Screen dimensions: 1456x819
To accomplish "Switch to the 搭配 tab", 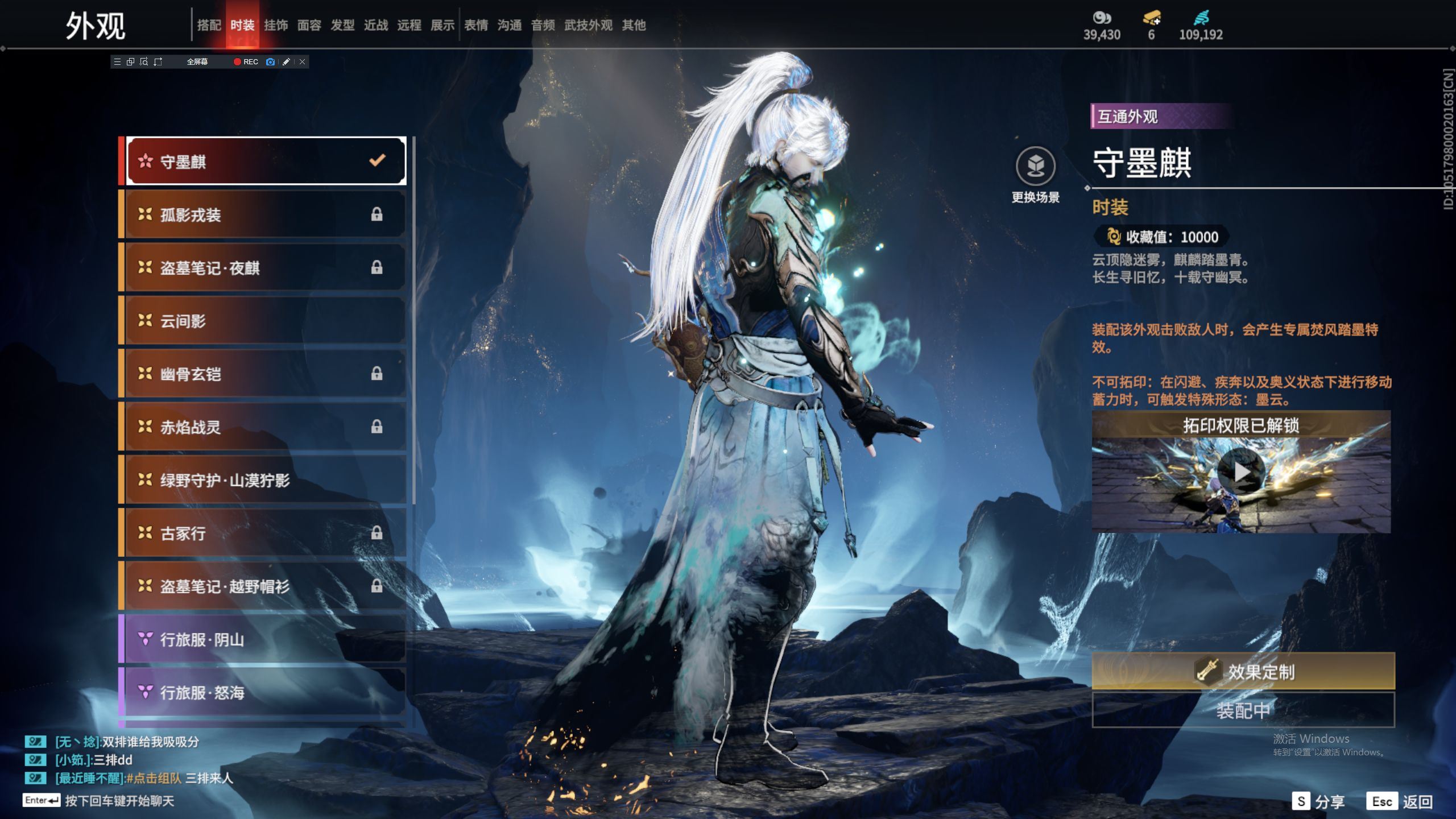I will (209, 25).
